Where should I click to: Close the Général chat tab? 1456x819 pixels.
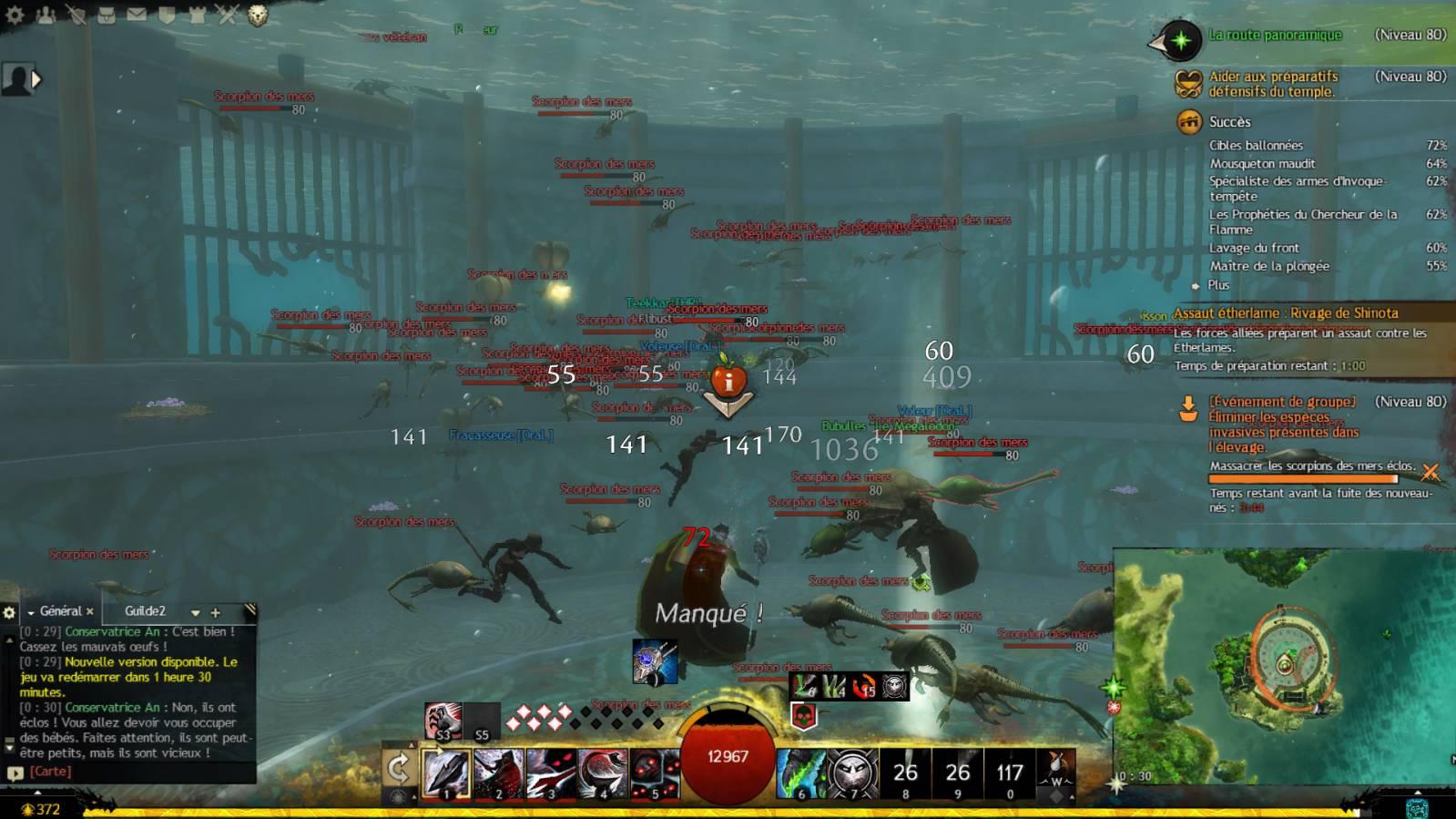click(90, 611)
